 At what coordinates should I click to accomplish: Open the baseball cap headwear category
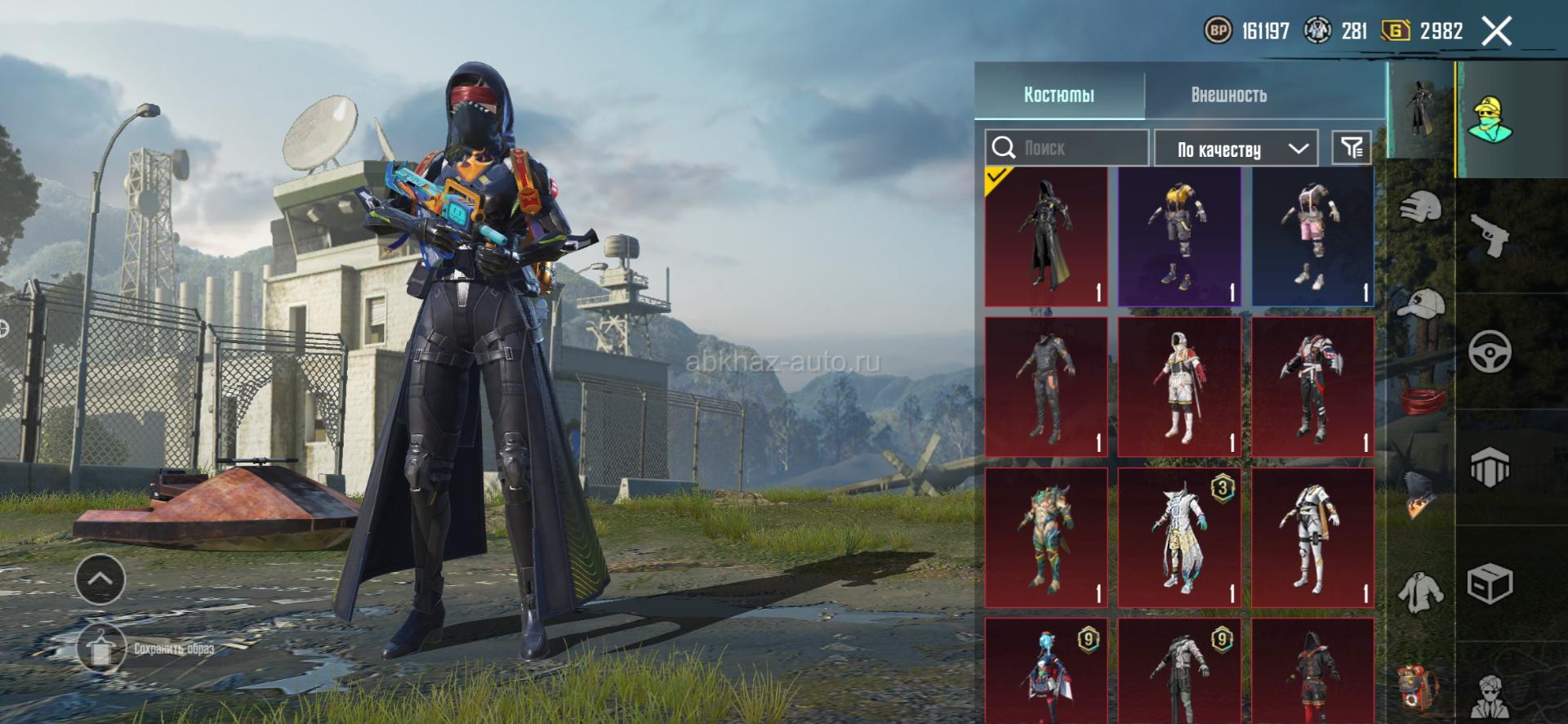tap(1421, 304)
